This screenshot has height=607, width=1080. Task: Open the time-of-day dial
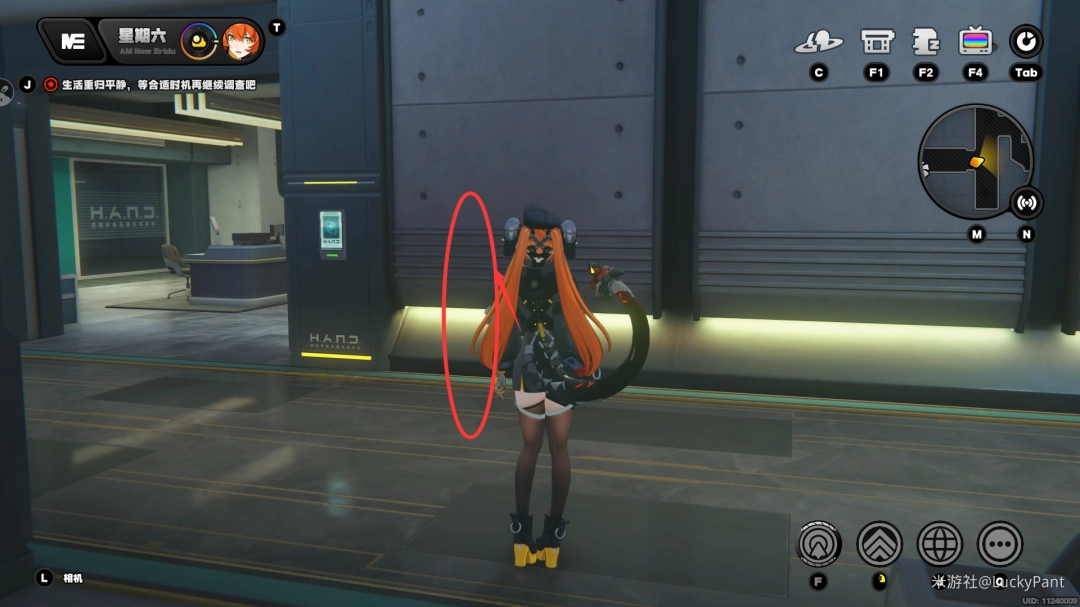pos(200,41)
